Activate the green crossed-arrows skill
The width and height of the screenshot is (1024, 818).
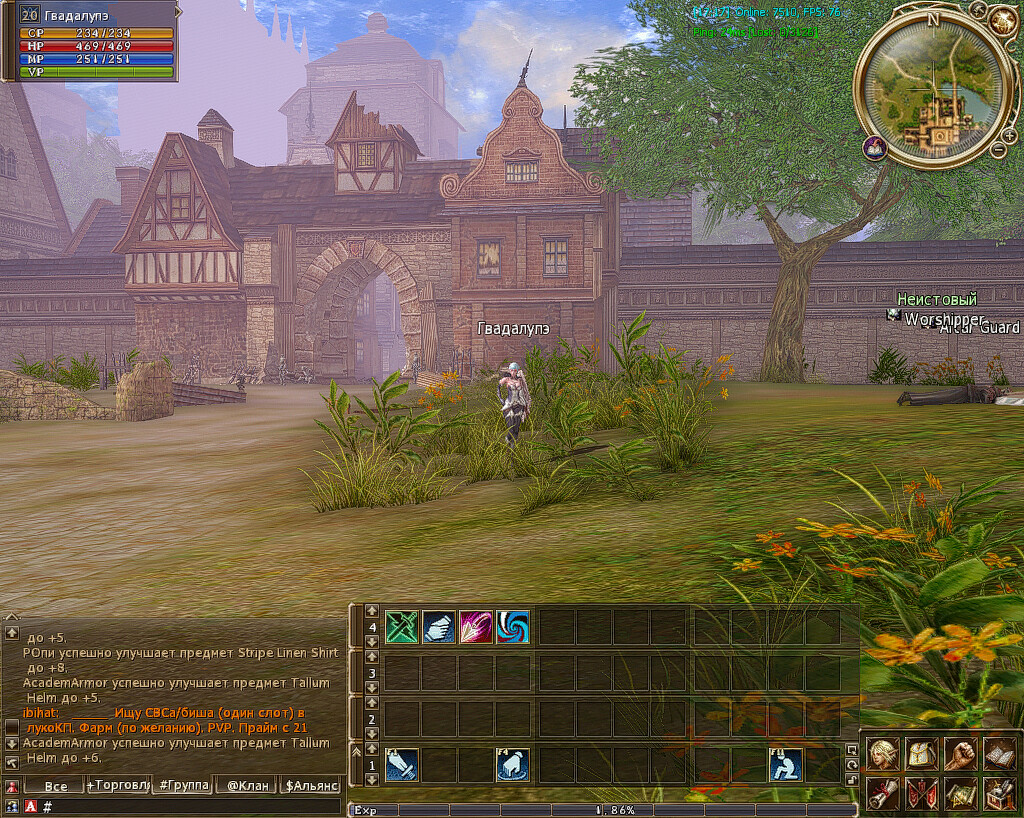401,627
